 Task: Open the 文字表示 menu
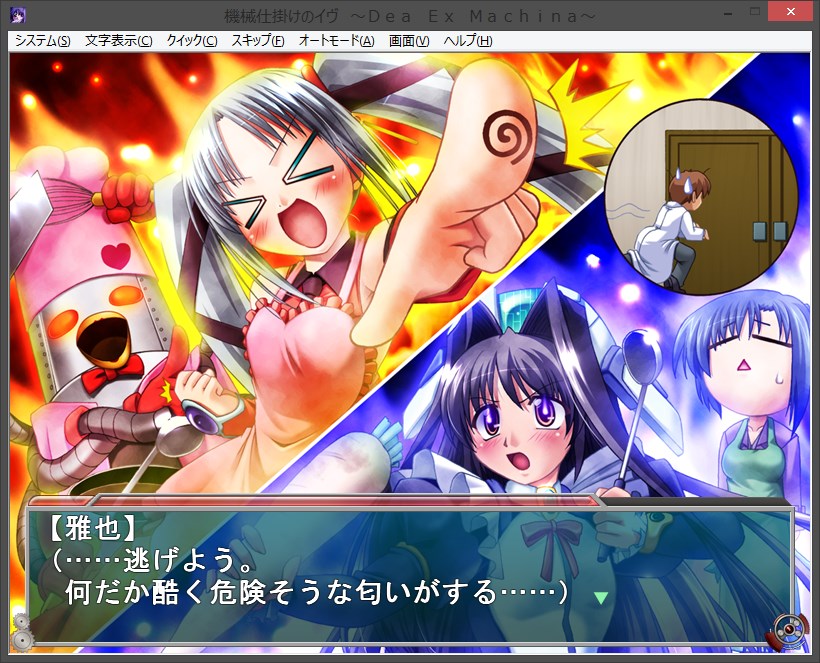[118, 41]
